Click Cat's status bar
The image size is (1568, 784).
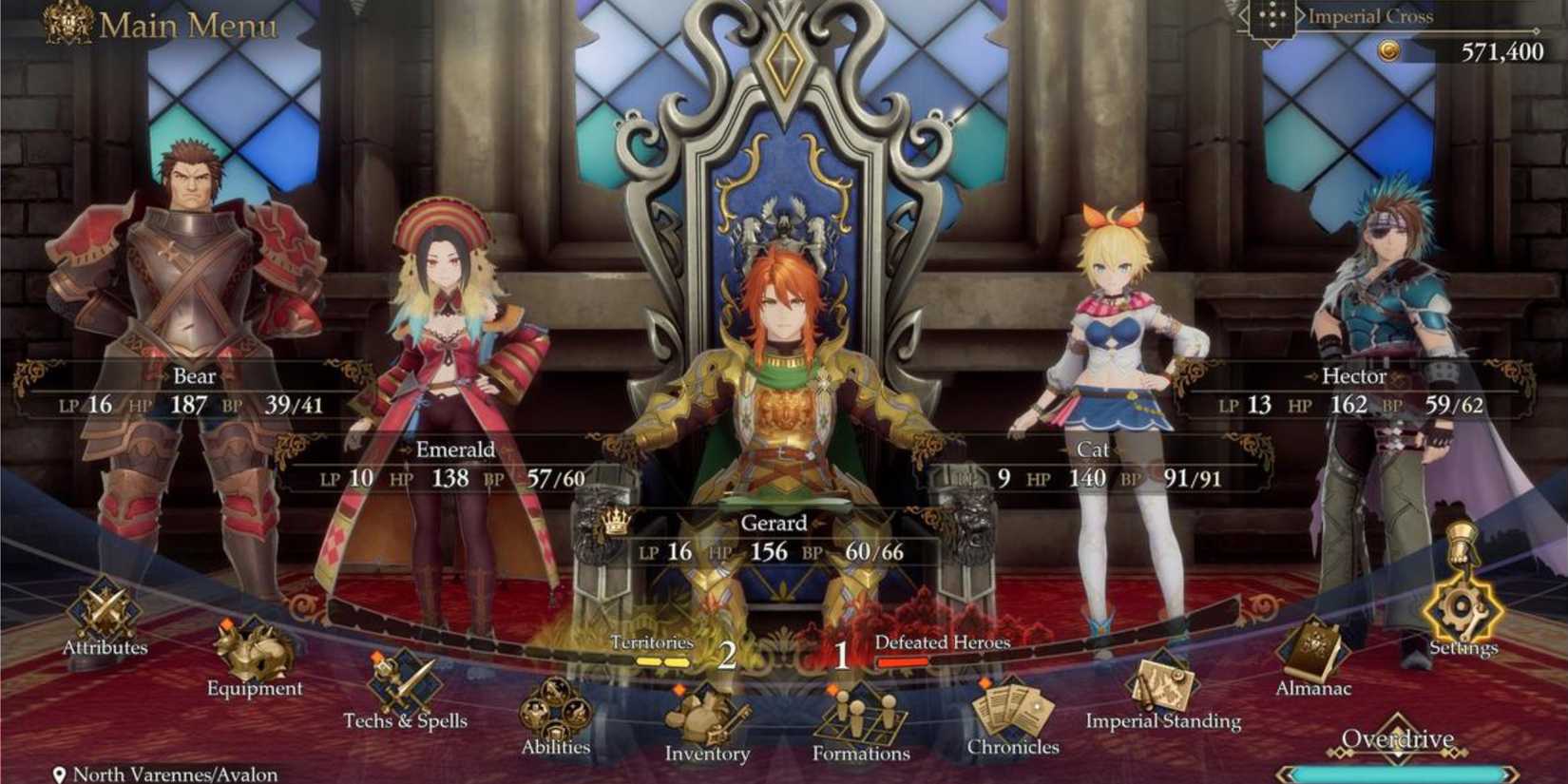point(1091,463)
